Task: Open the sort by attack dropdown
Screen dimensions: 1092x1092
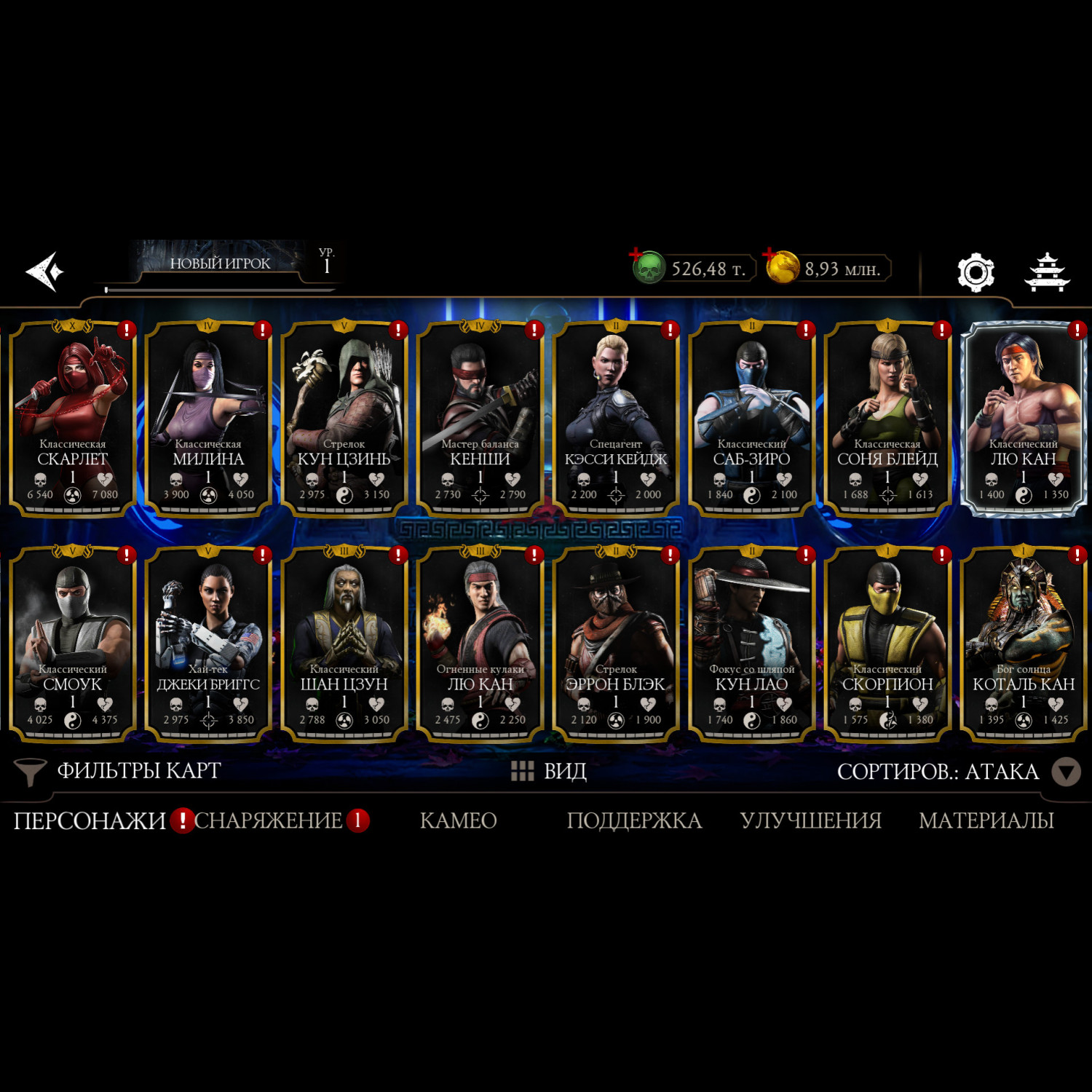Action: pyautogui.click(x=1066, y=772)
